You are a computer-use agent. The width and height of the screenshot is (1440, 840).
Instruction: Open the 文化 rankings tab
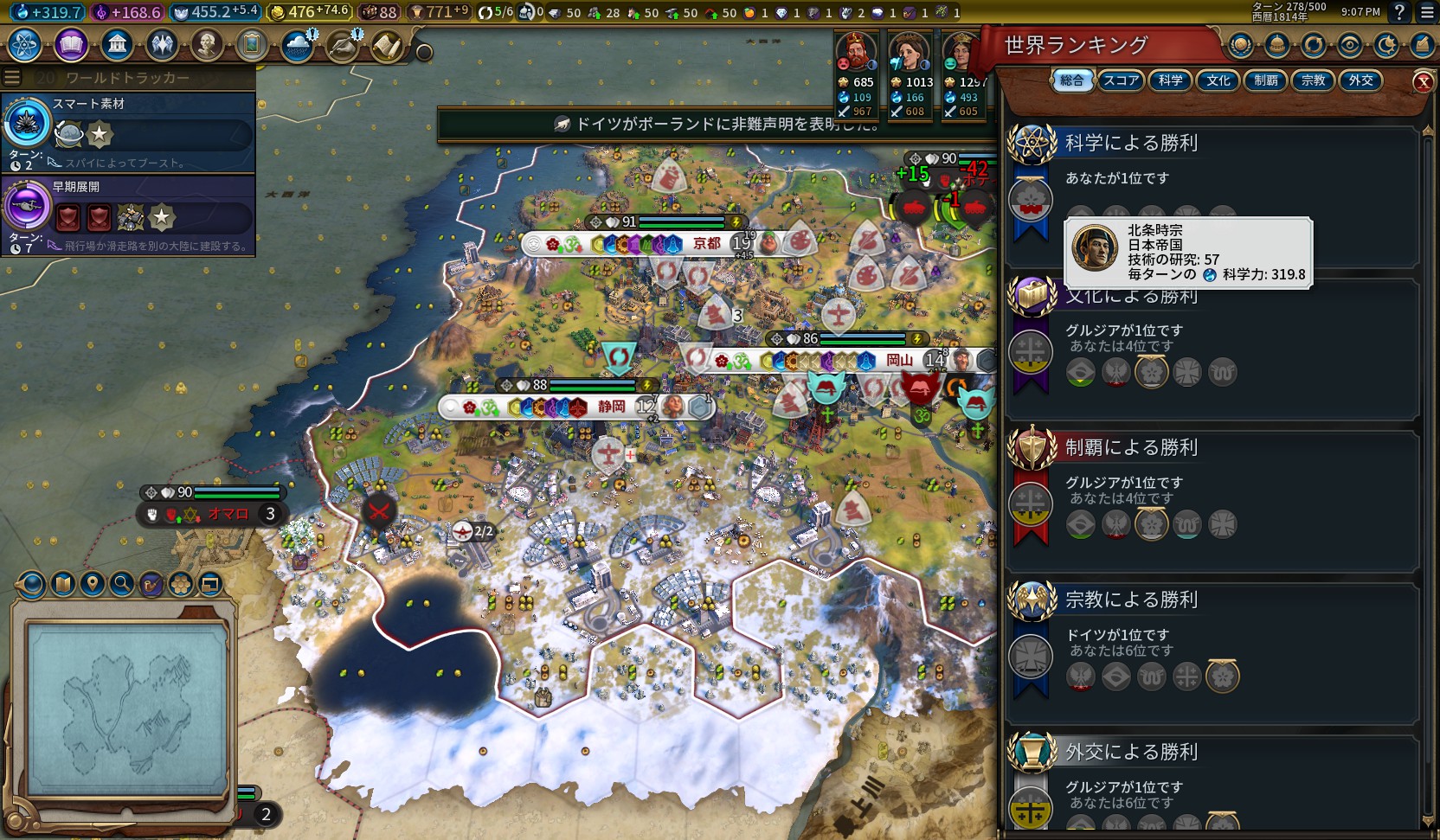click(1218, 80)
